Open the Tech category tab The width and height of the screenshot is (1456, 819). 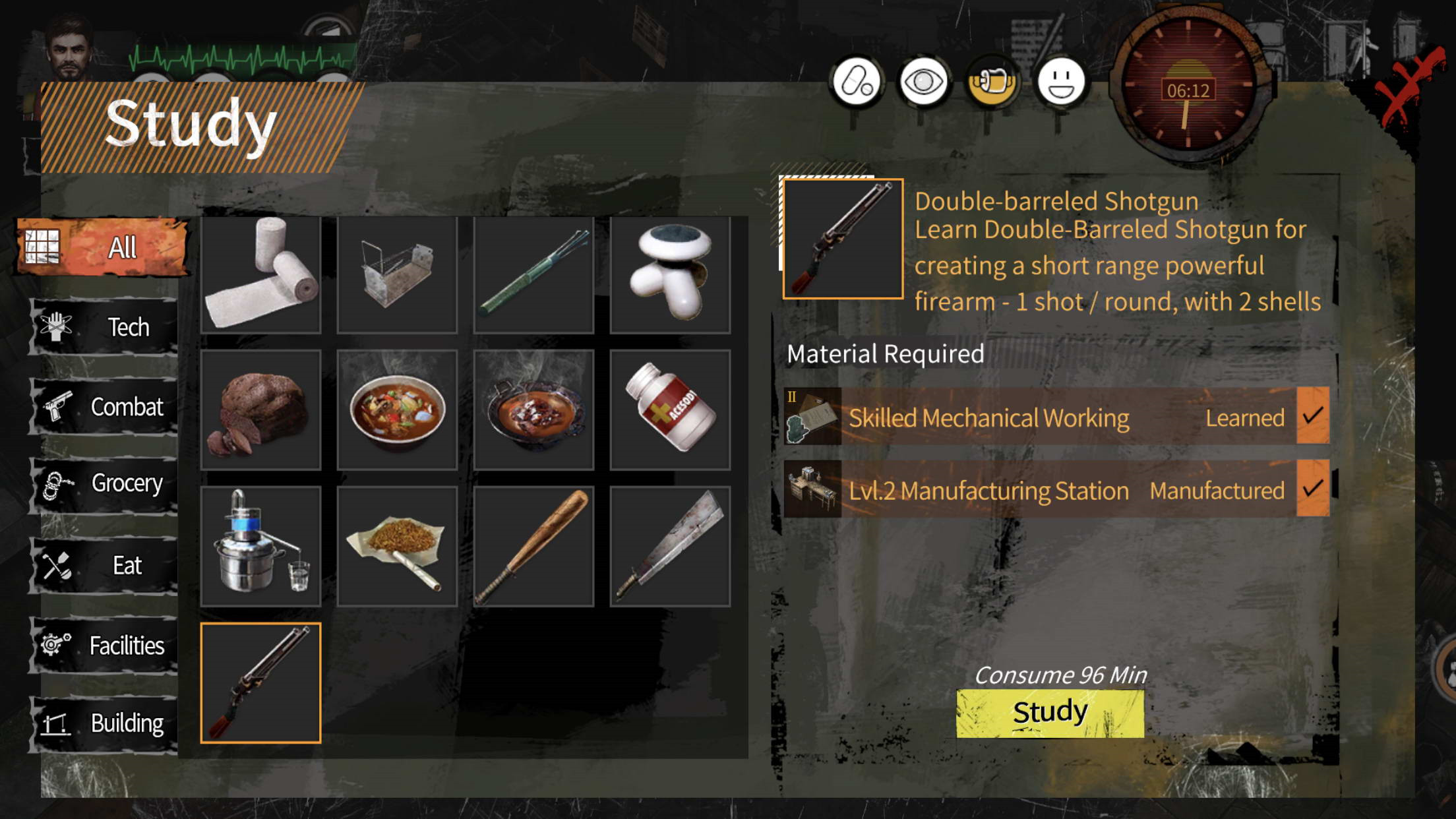point(104,327)
